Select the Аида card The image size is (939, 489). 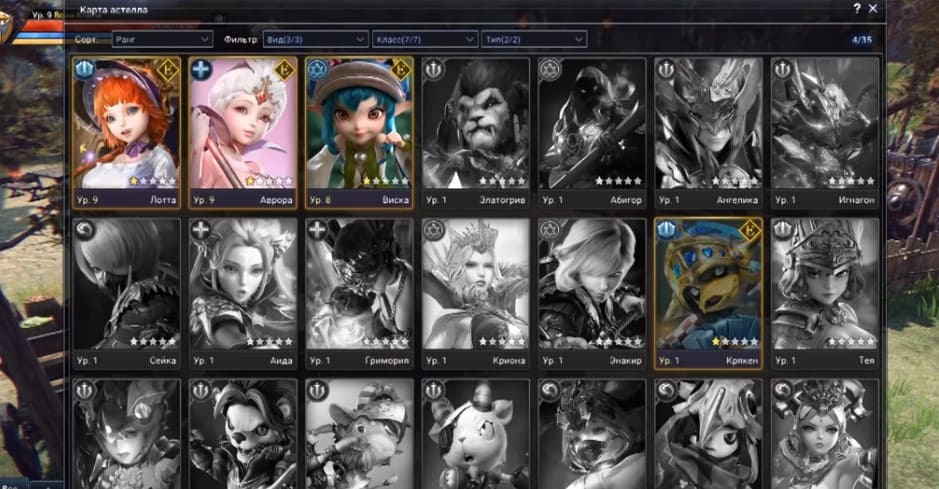click(x=242, y=293)
